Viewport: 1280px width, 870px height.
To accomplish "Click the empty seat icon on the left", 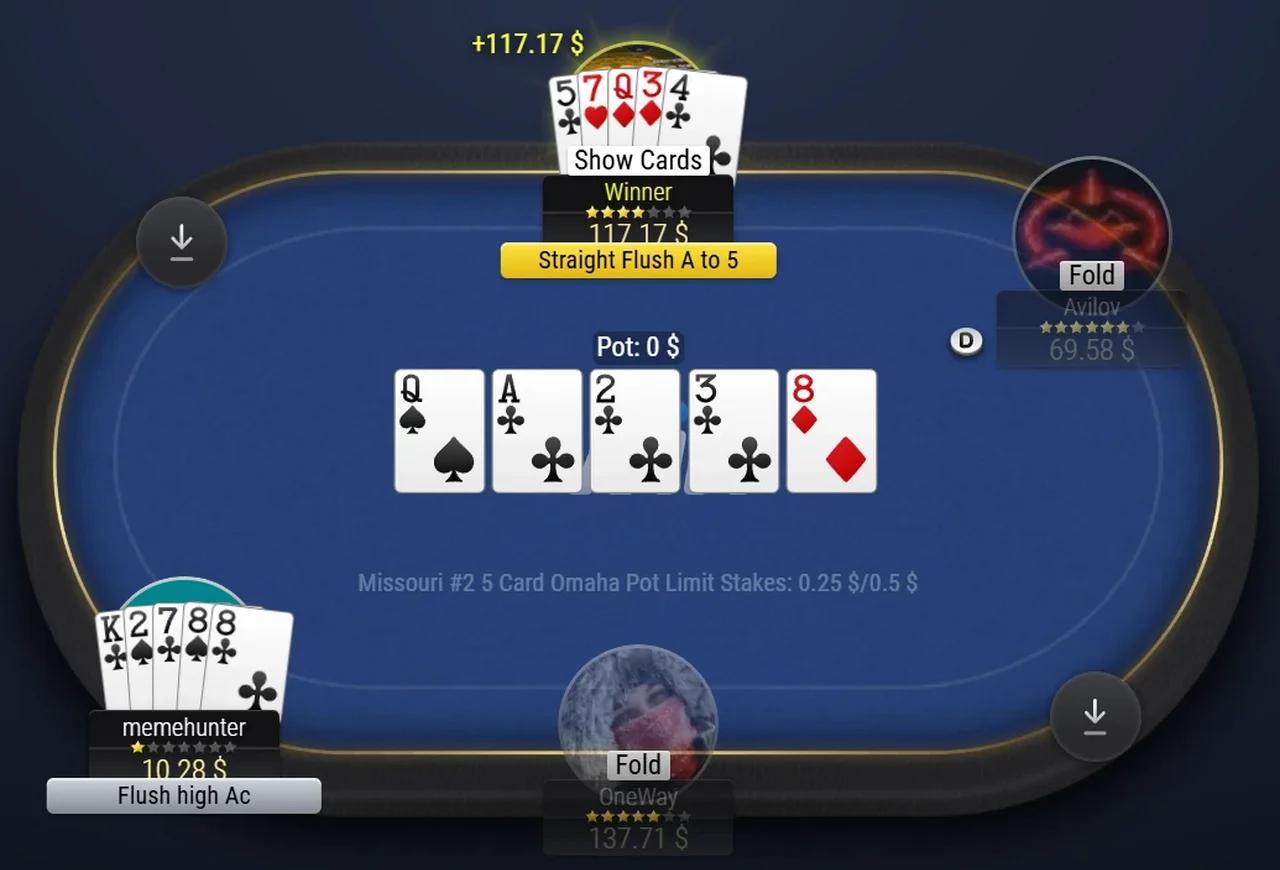I will tap(182, 241).
